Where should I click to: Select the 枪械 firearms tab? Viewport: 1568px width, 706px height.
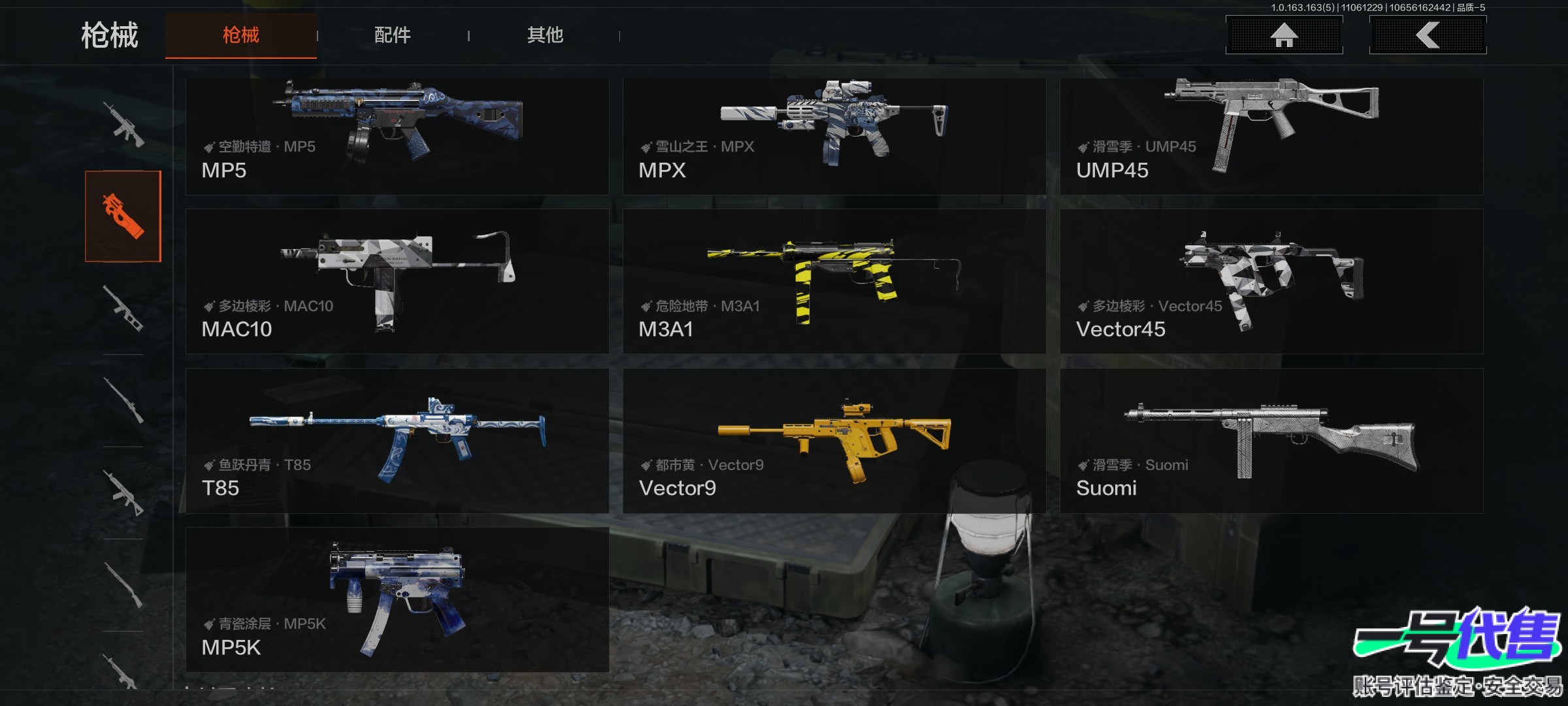[x=241, y=35]
